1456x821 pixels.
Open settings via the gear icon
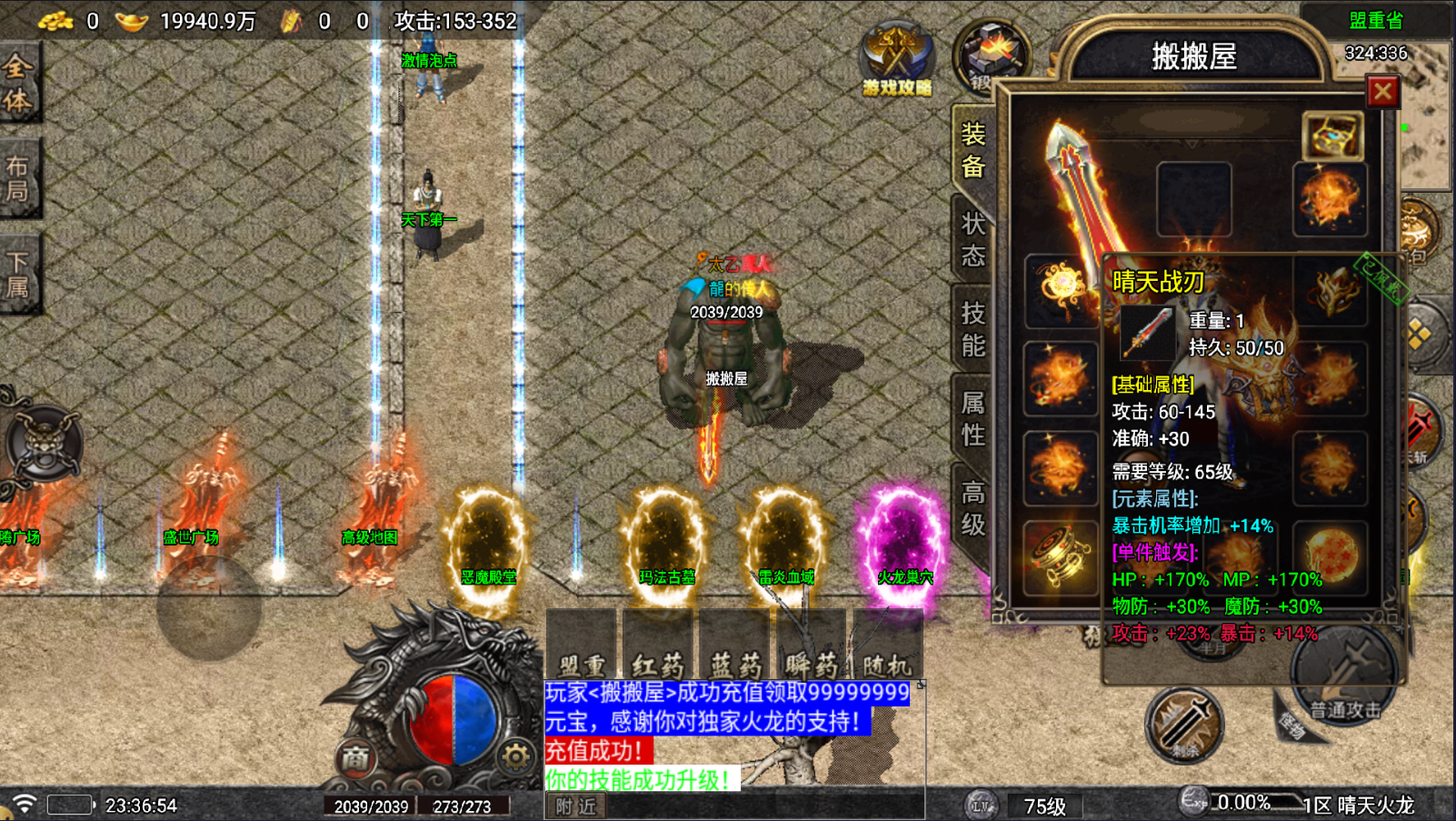tap(515, 756)
